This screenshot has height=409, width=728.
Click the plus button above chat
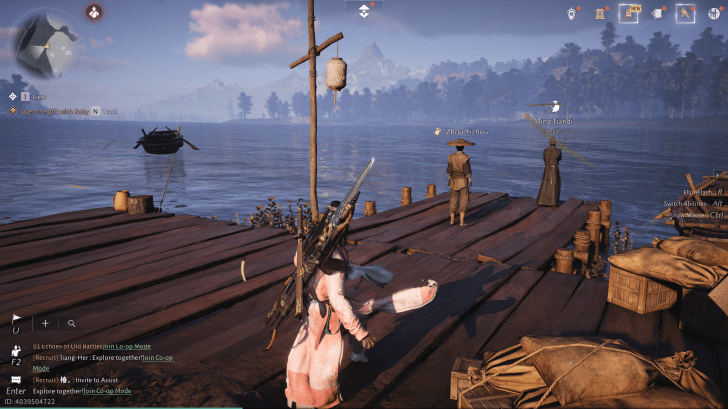(x=45, y=323)
